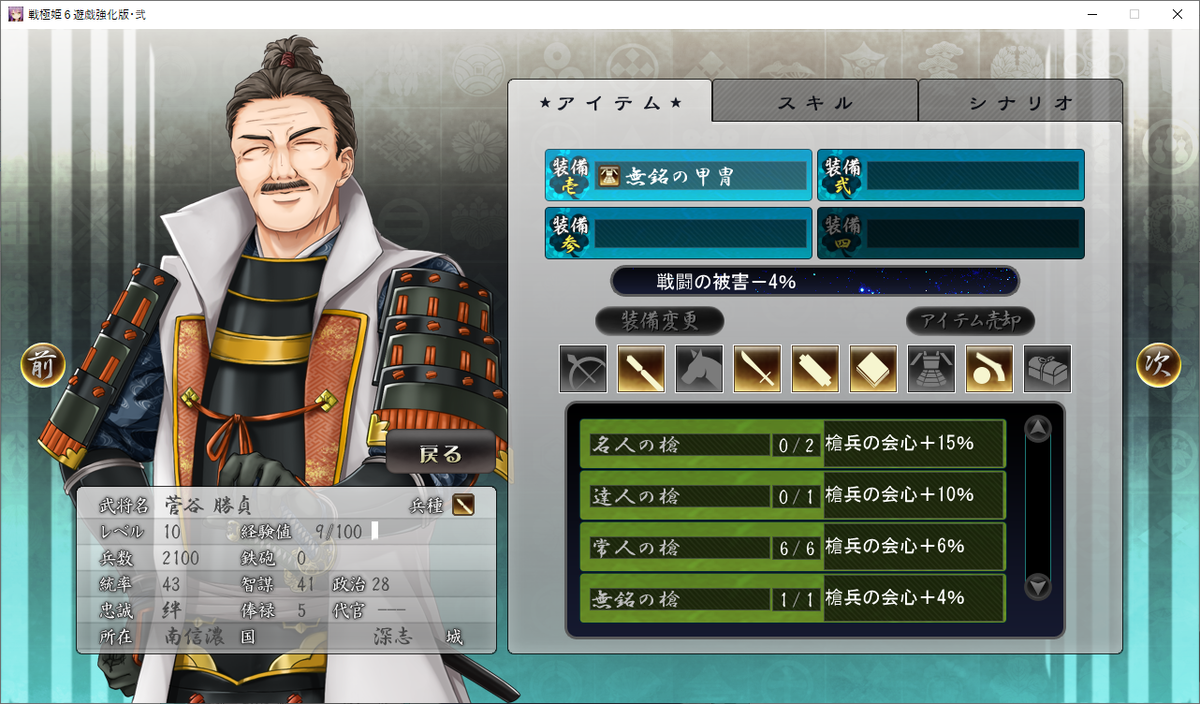Filter items by the spear icon
1200x704 pixels.
click(x=641, y=369)
